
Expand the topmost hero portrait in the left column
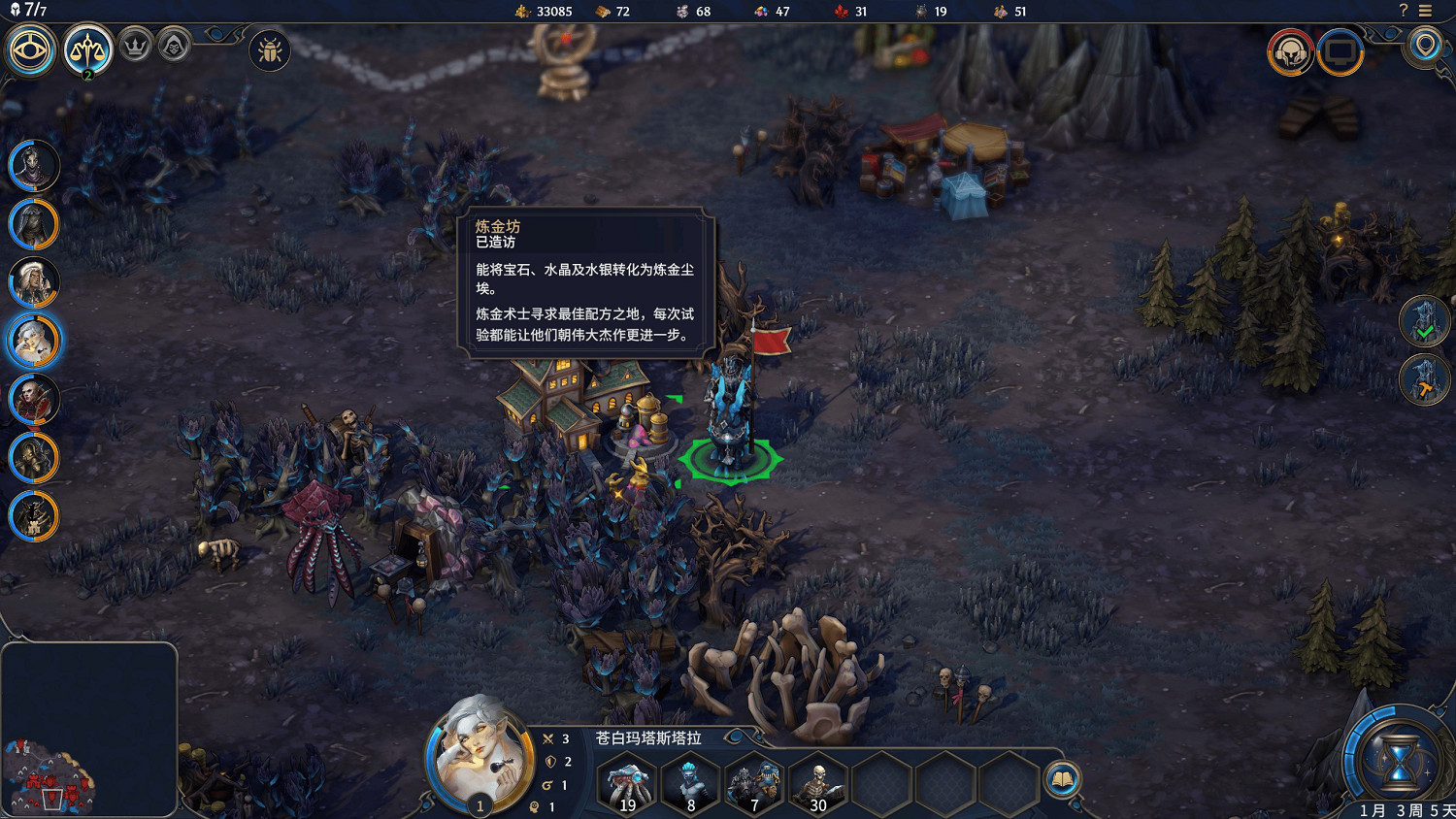coord(34,165)
